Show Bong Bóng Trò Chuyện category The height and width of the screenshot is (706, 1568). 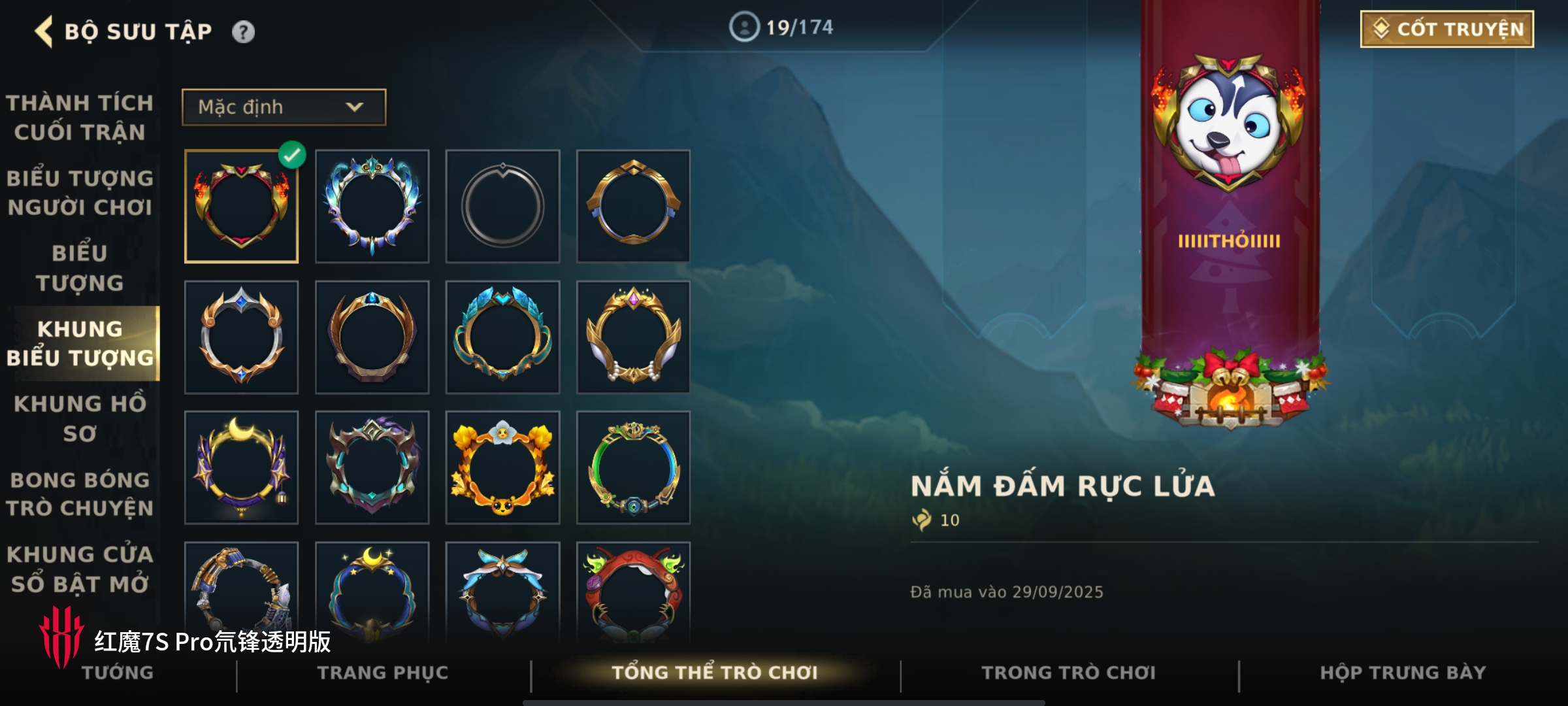pos(80,494)
